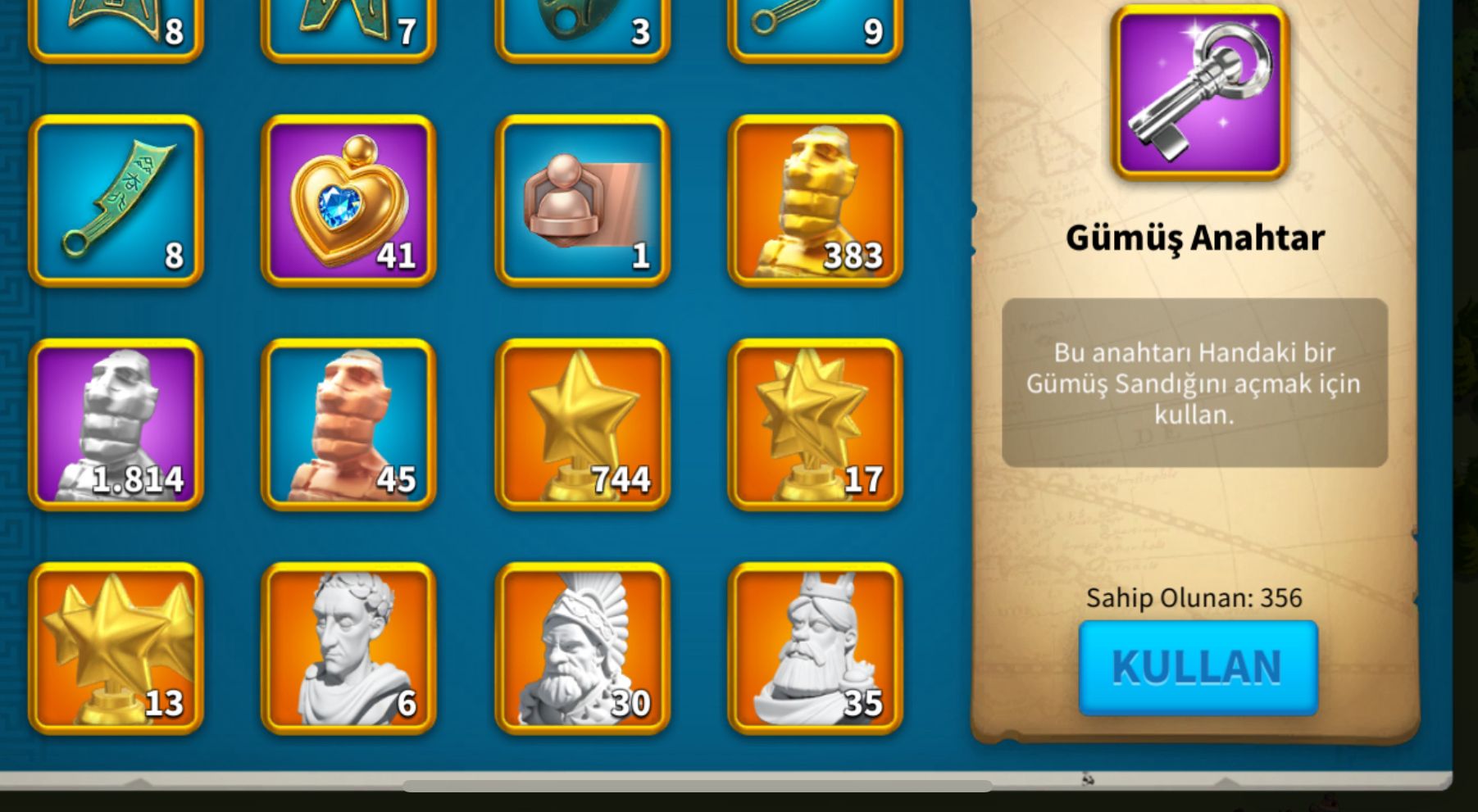The height and width of the screenshot is (812, 1478).
Task: Select the golden heart pendant with 41
Action: pos(348,201)
